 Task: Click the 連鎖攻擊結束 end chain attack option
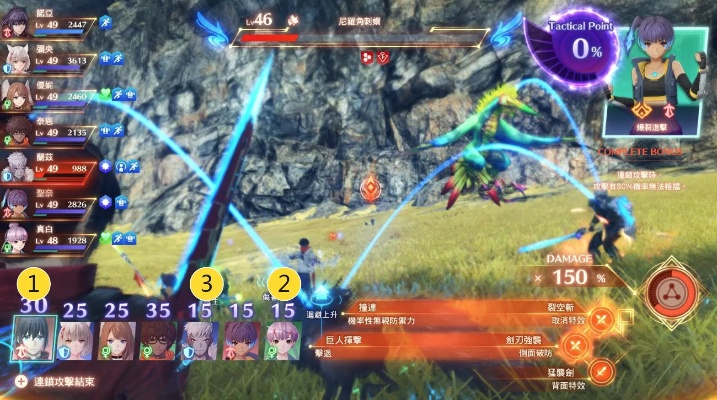[60, 382]
